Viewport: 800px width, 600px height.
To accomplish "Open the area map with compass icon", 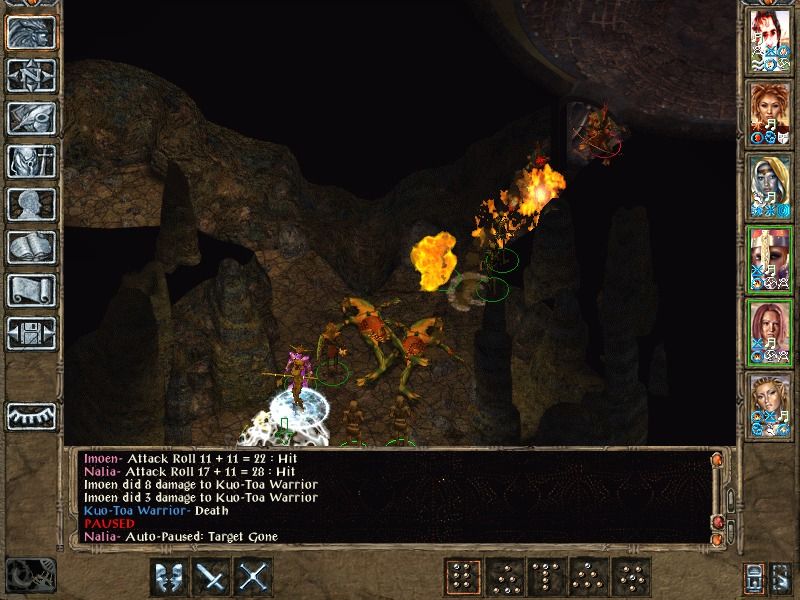I will tap(30, 74).
